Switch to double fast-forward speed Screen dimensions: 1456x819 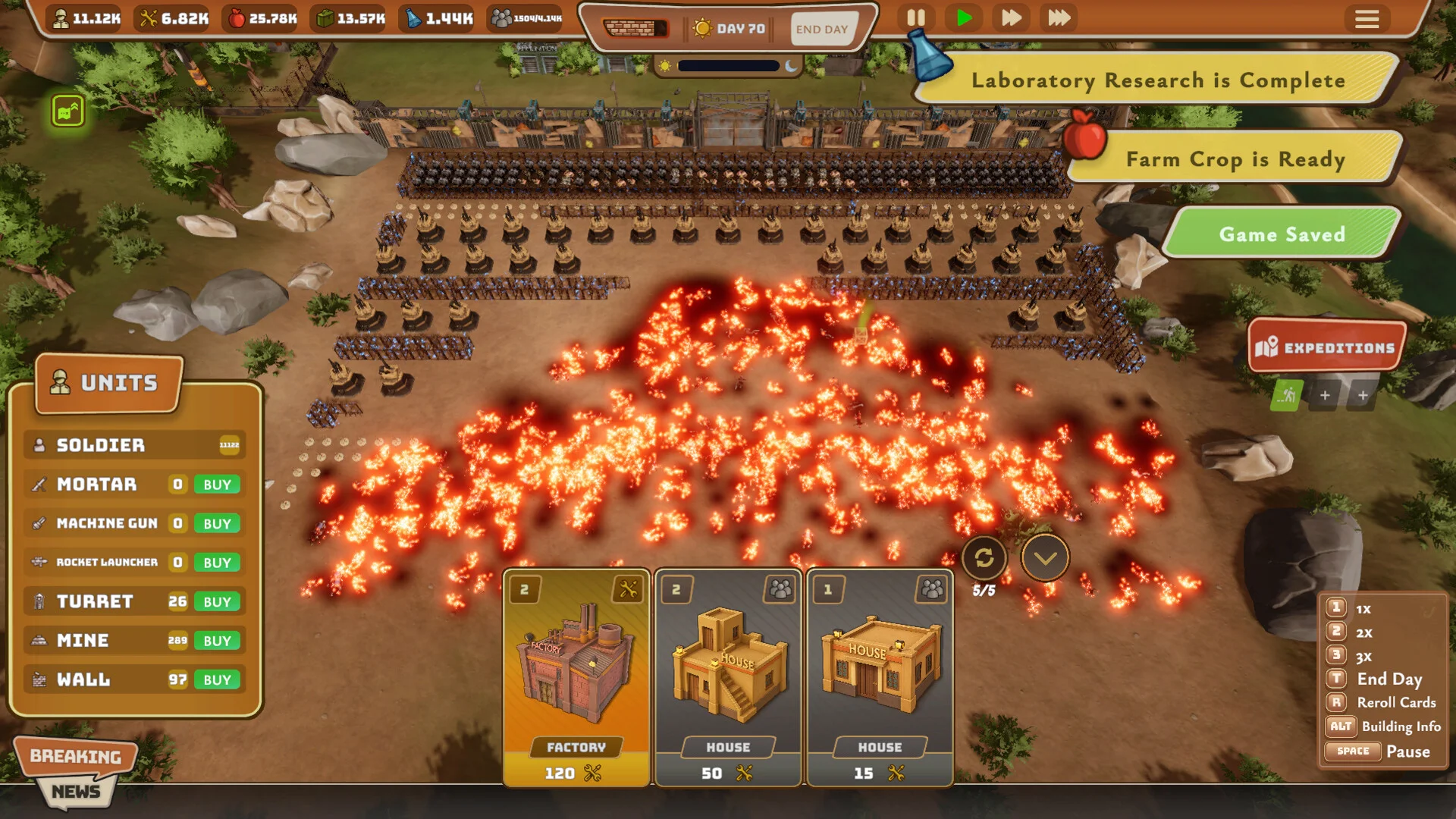coord(1011,17)
